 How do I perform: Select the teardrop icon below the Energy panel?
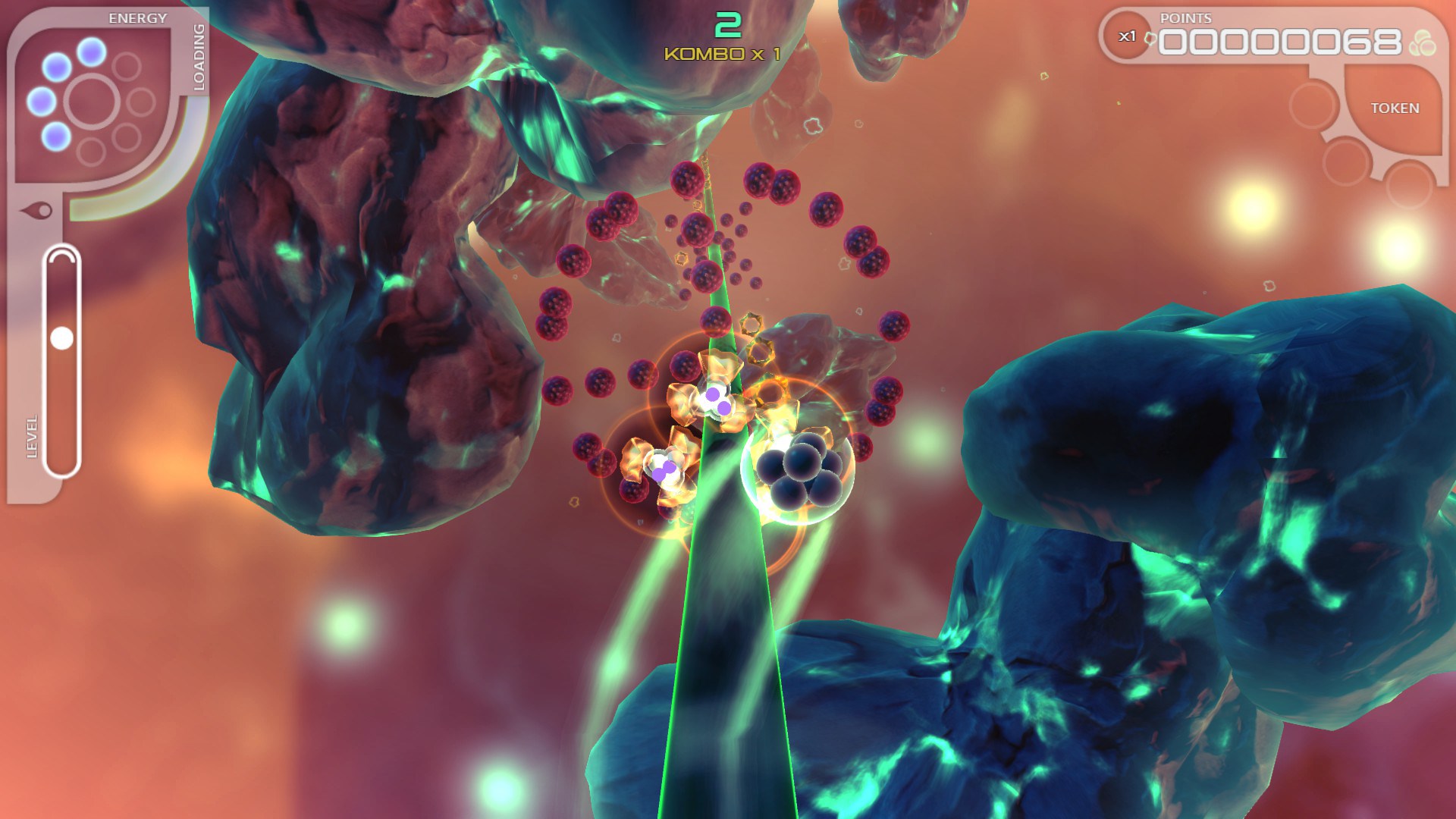36,210
